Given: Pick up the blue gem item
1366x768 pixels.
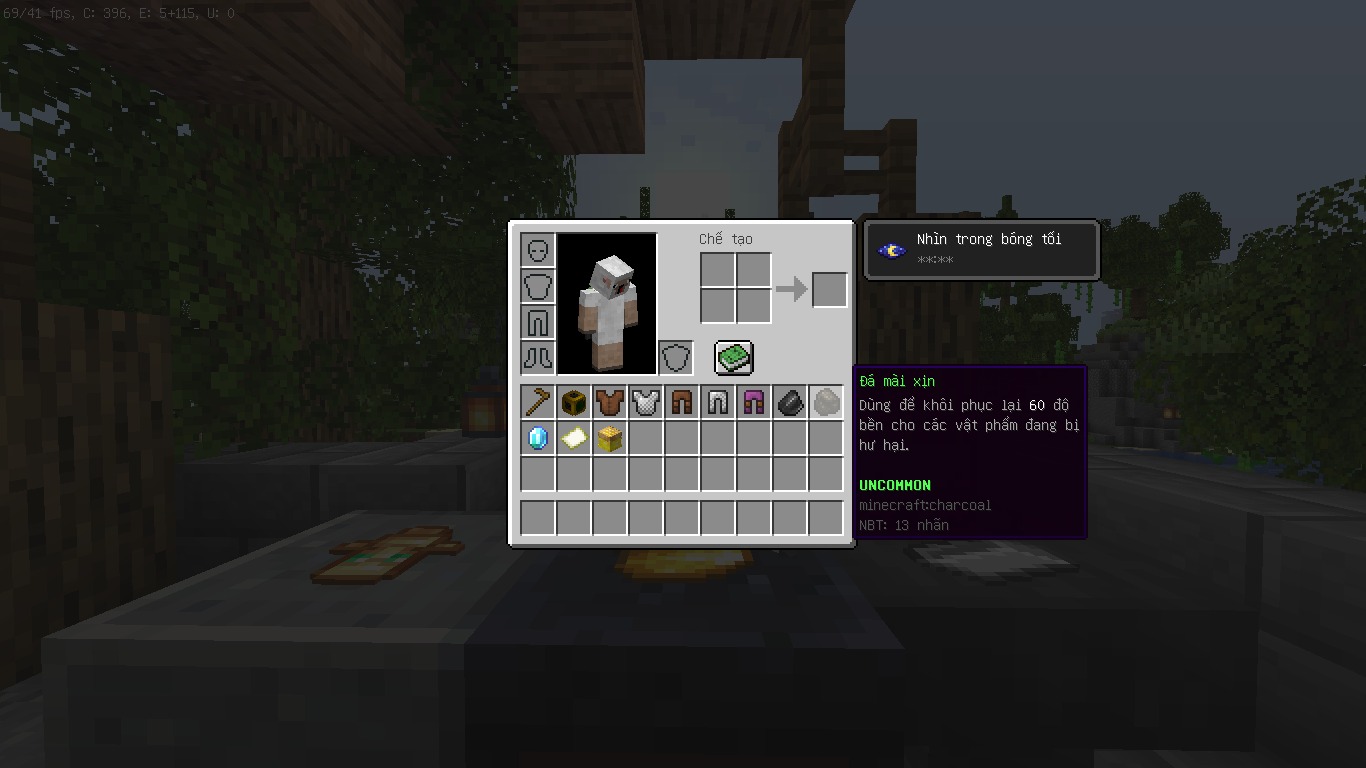Looking at the screenshot, I should tap(538, 438).
